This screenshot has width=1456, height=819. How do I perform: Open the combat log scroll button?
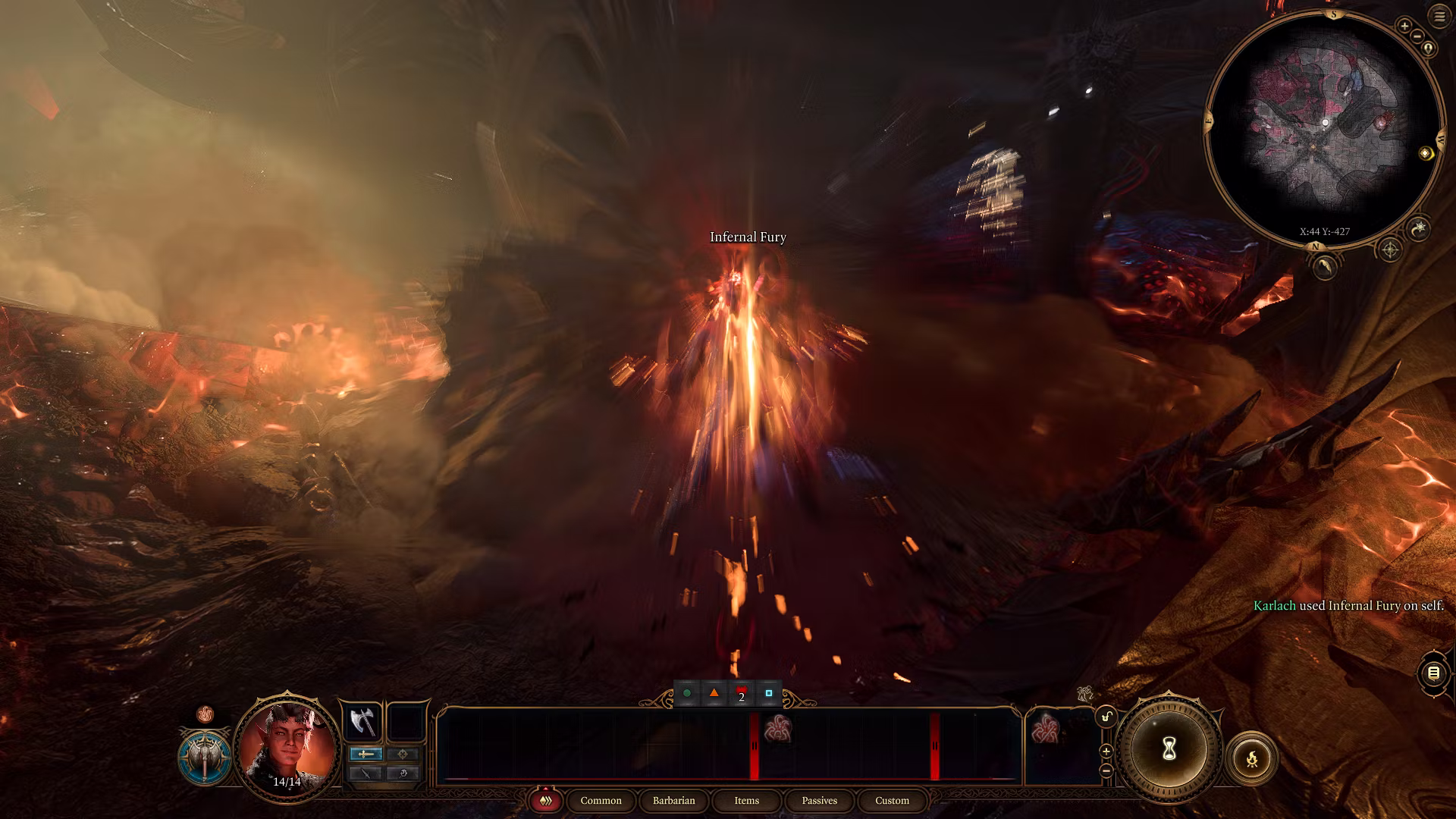[1433, 673]
